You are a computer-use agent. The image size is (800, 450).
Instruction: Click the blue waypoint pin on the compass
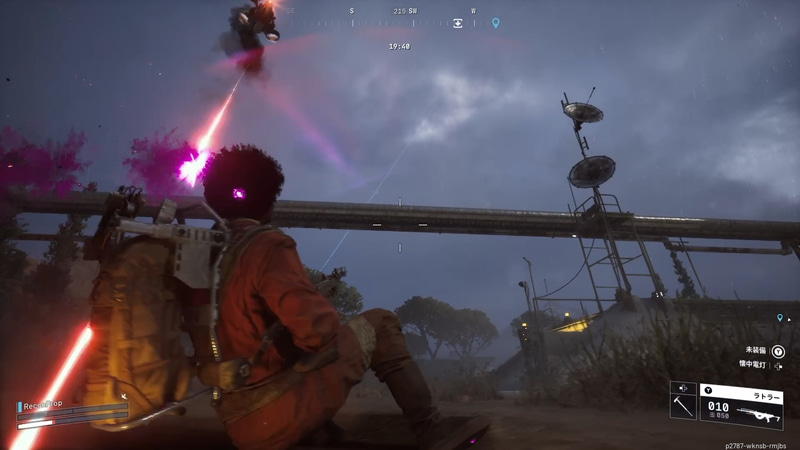[x=495, y=23]
